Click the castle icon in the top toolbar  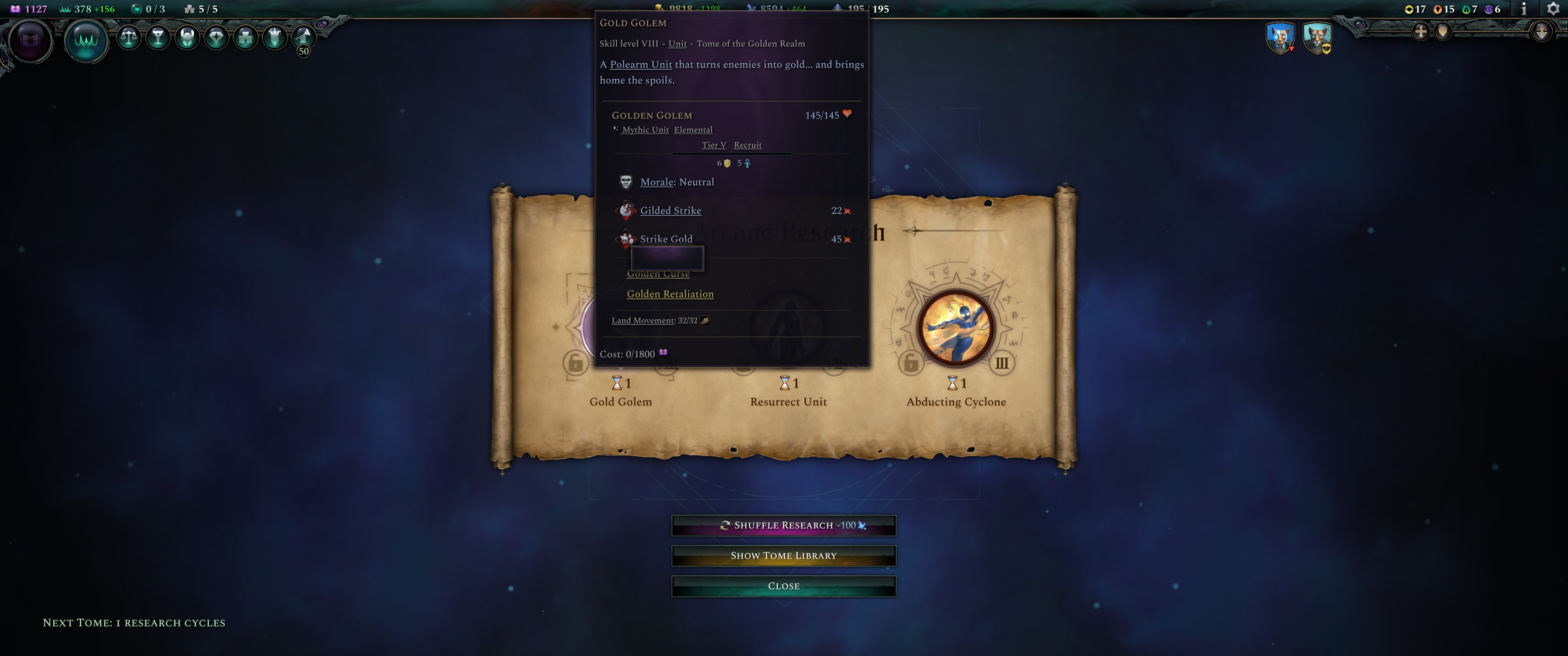coord(245,38)
